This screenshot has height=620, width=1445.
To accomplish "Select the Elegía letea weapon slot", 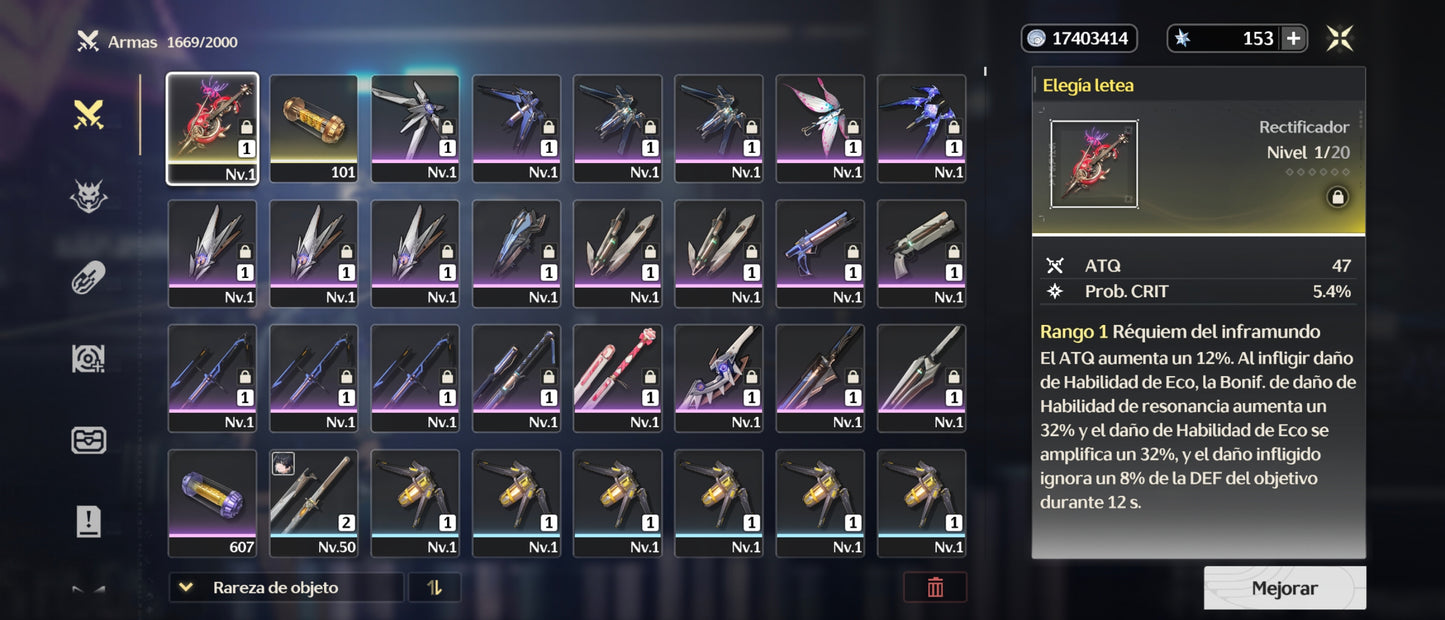I will pos(212,128).
